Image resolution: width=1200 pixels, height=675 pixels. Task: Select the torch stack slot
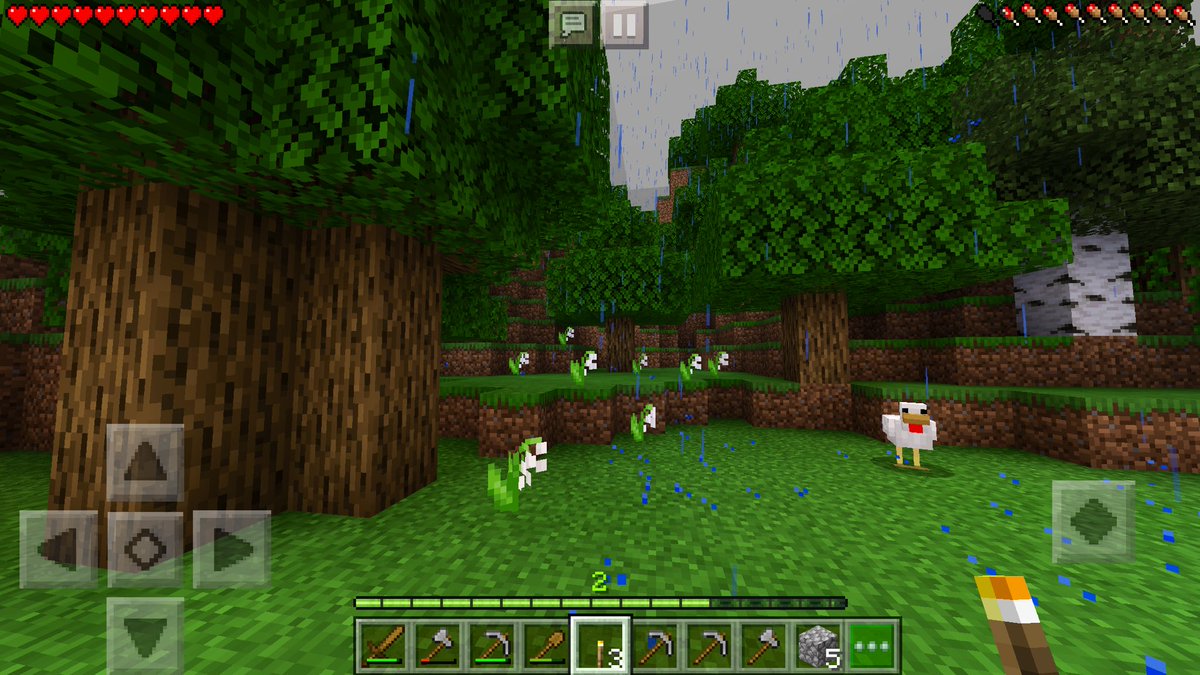[x=600, y=646]
